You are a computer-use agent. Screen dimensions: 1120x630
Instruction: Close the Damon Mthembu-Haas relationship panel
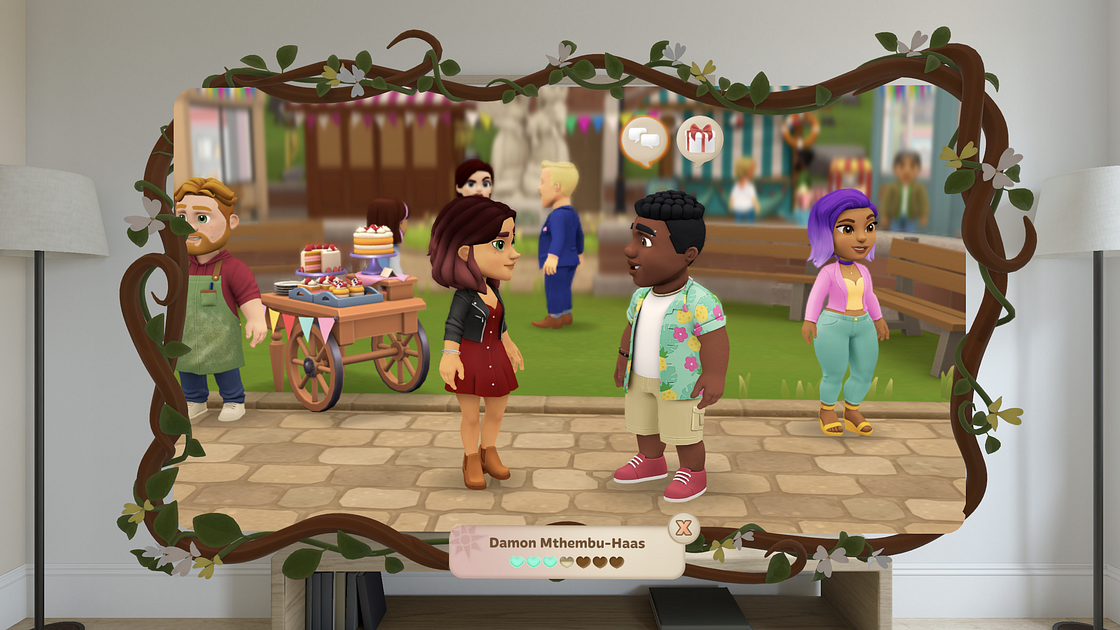(683, 527)
